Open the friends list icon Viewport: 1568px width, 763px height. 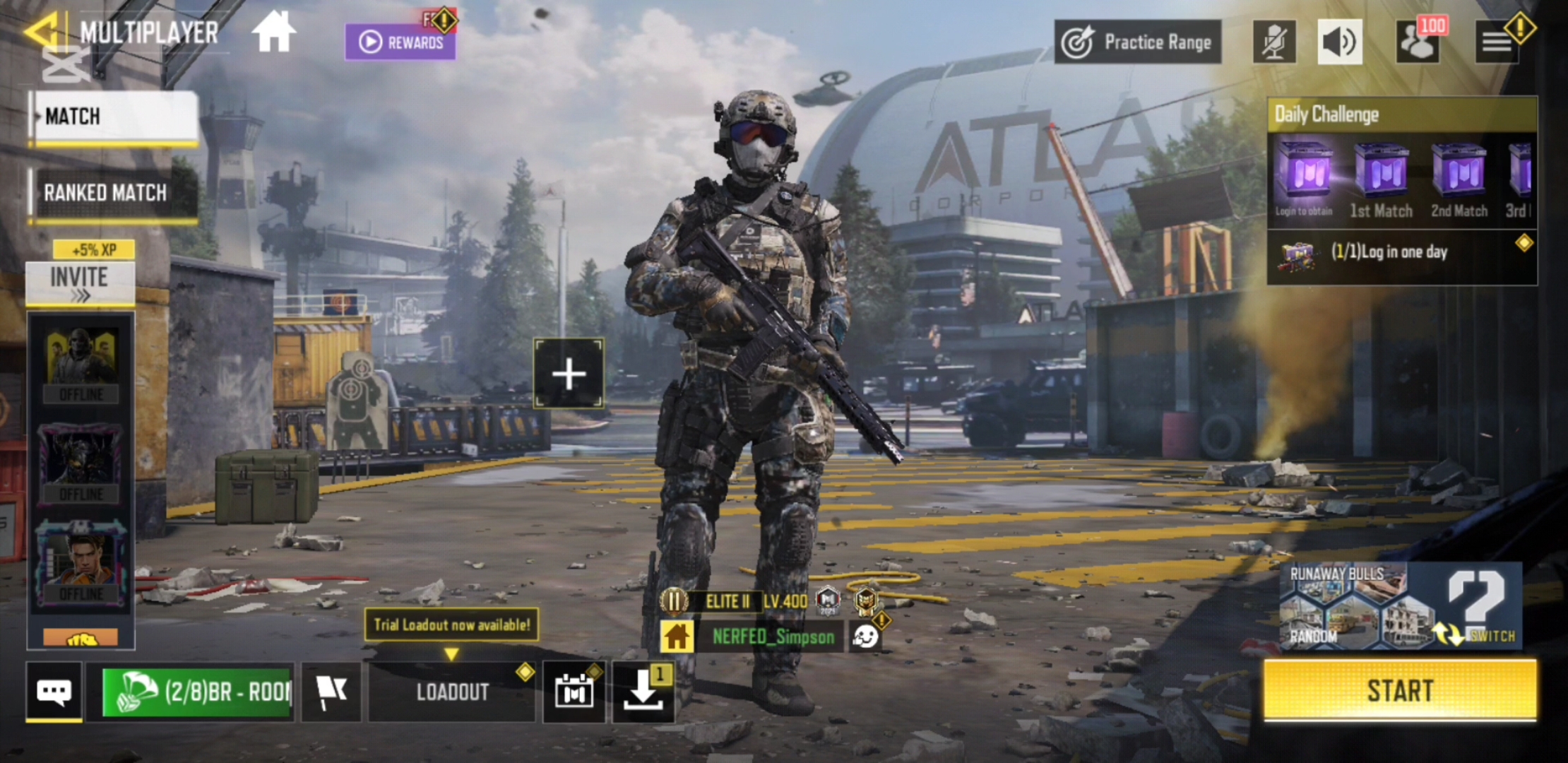click(1417, 42)
